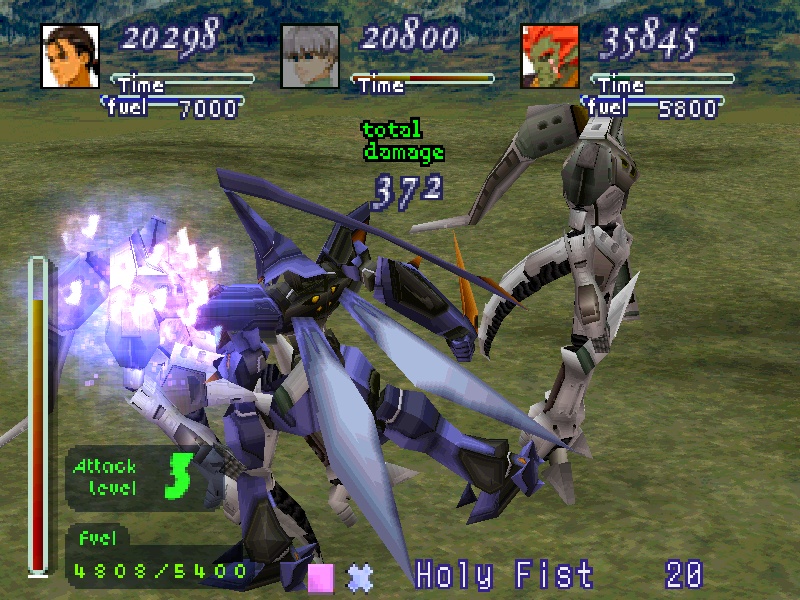This screenshot has width=800, height=600.
Task: Select the dark-haired pilot portrait
Action: click(70, 56)
